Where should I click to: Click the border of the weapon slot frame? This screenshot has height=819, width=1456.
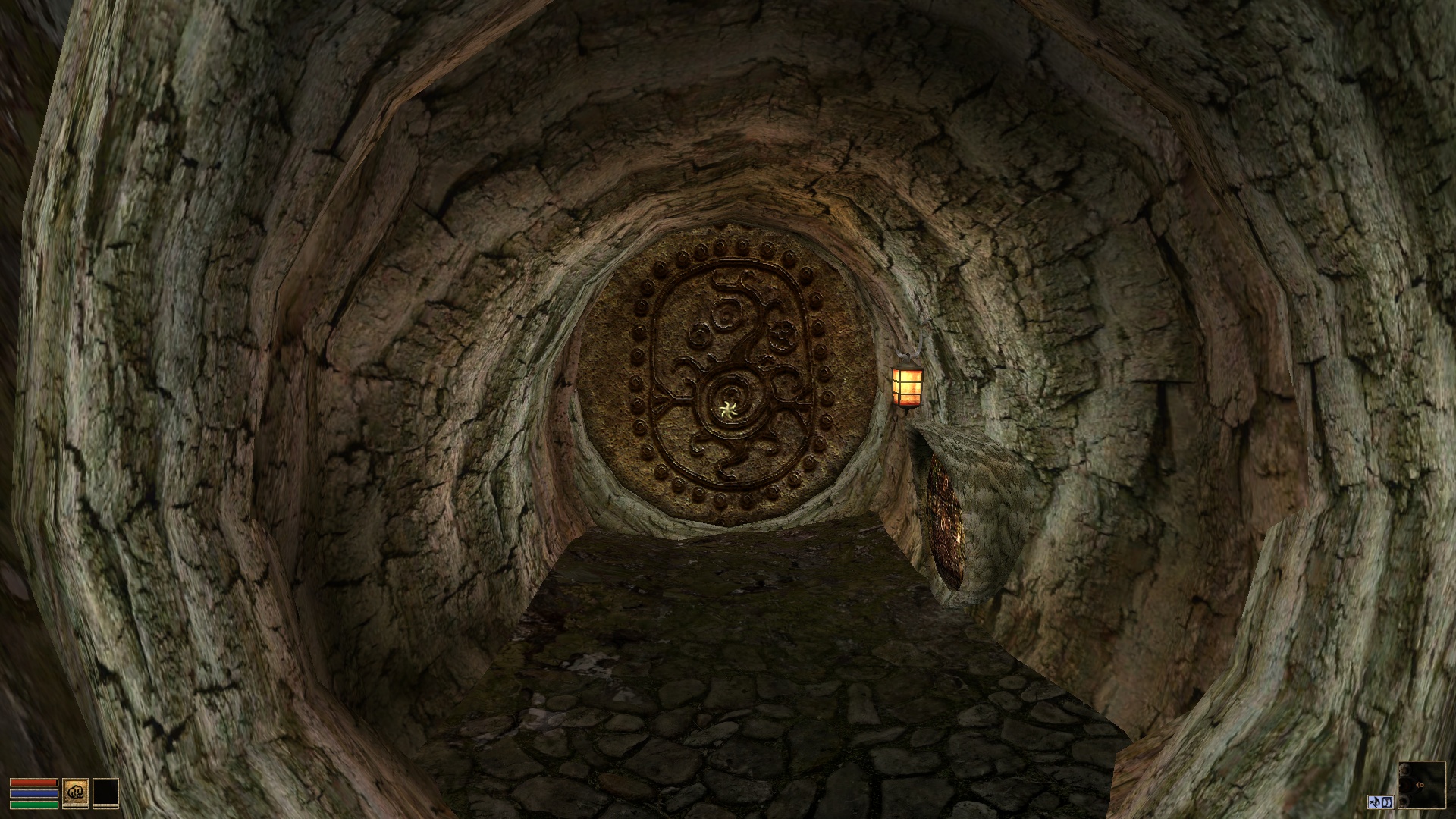pos(76,778)
